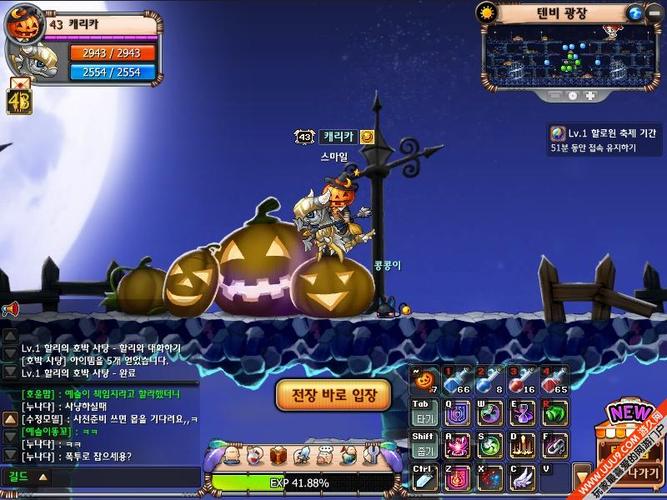Image resolution: width=667 pixels, height=500 pixels.
Task: Click the Tab 타기 mount button
Action: [423, 412]
